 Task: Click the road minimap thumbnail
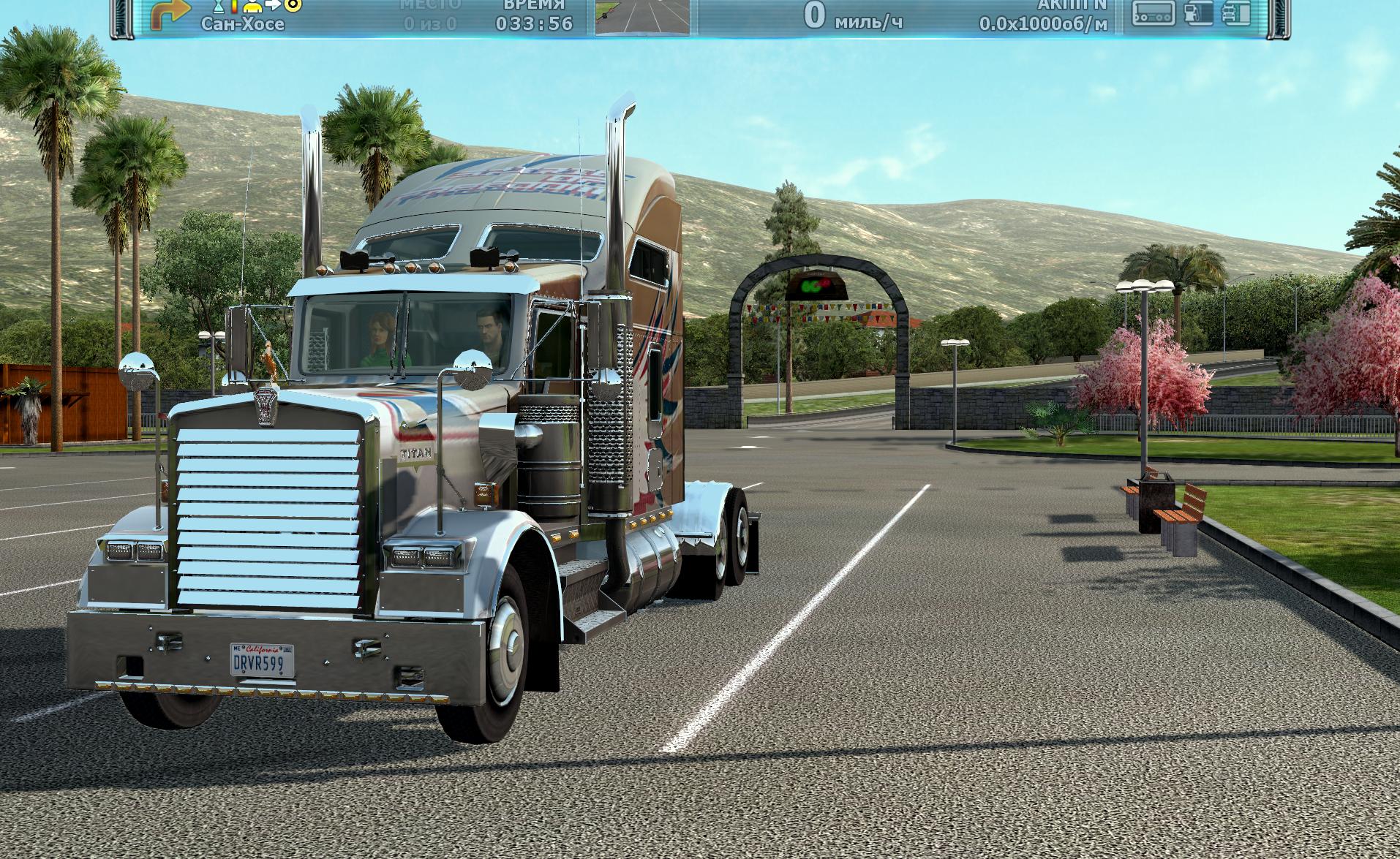[642, 17]
